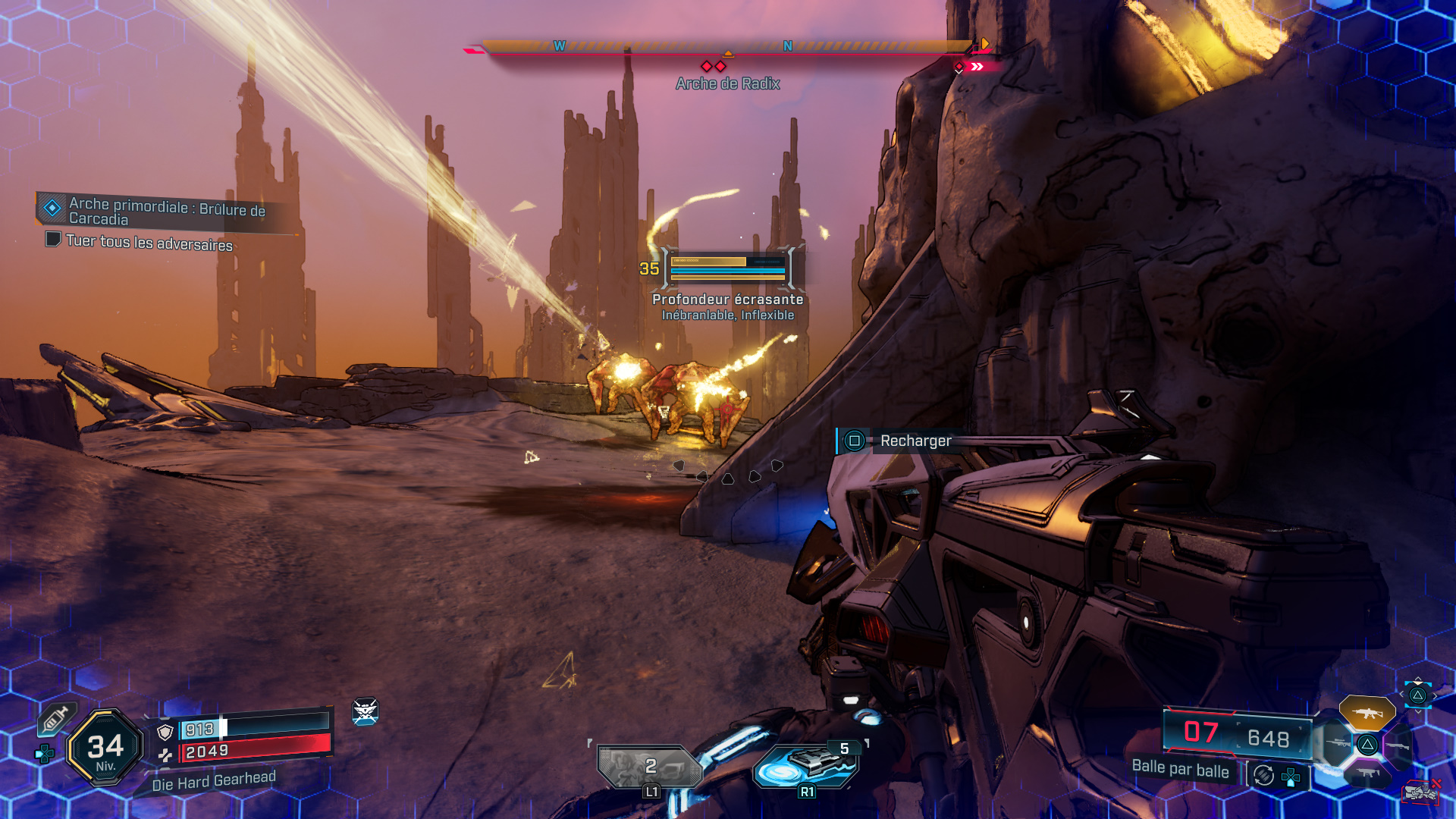Select the orange assault rifle weapon slot
Screen dimensions: 1456x819
(1367, 713)
